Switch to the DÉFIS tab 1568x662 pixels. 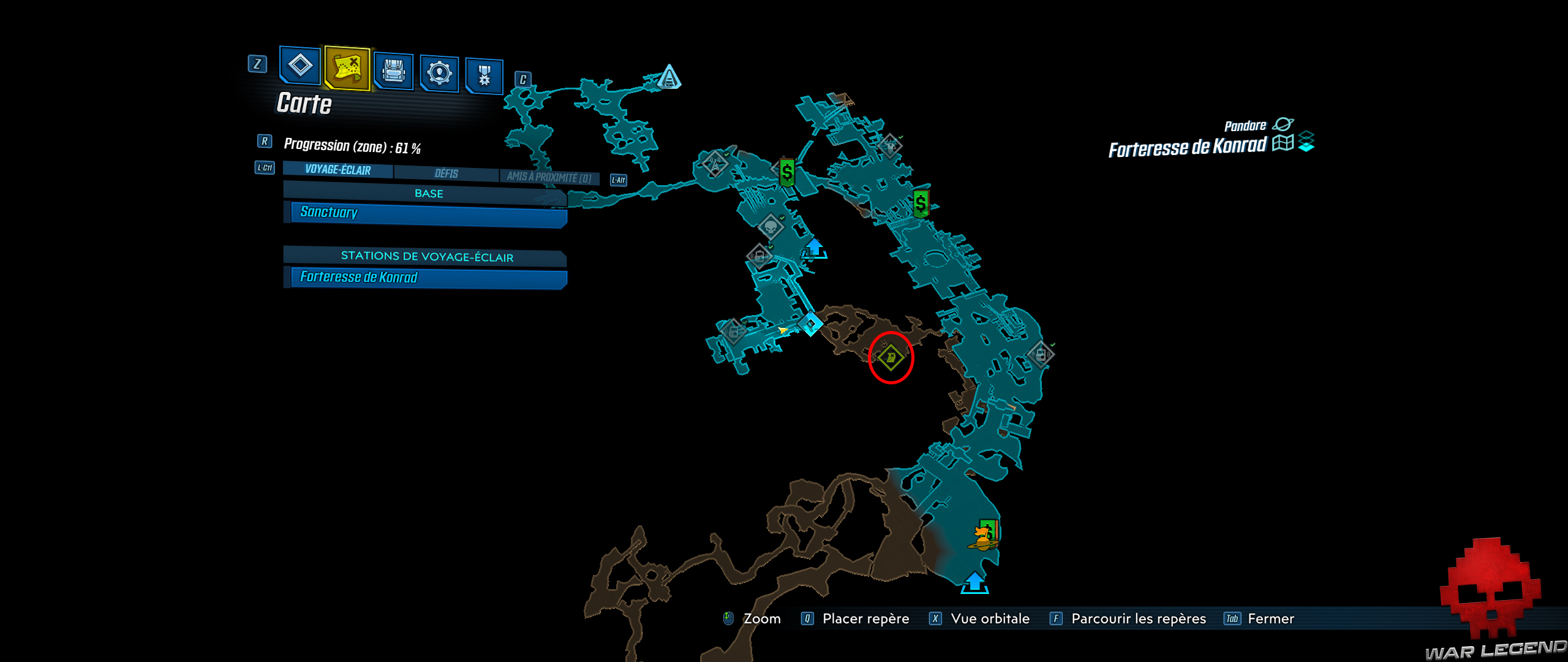[447, 174]
